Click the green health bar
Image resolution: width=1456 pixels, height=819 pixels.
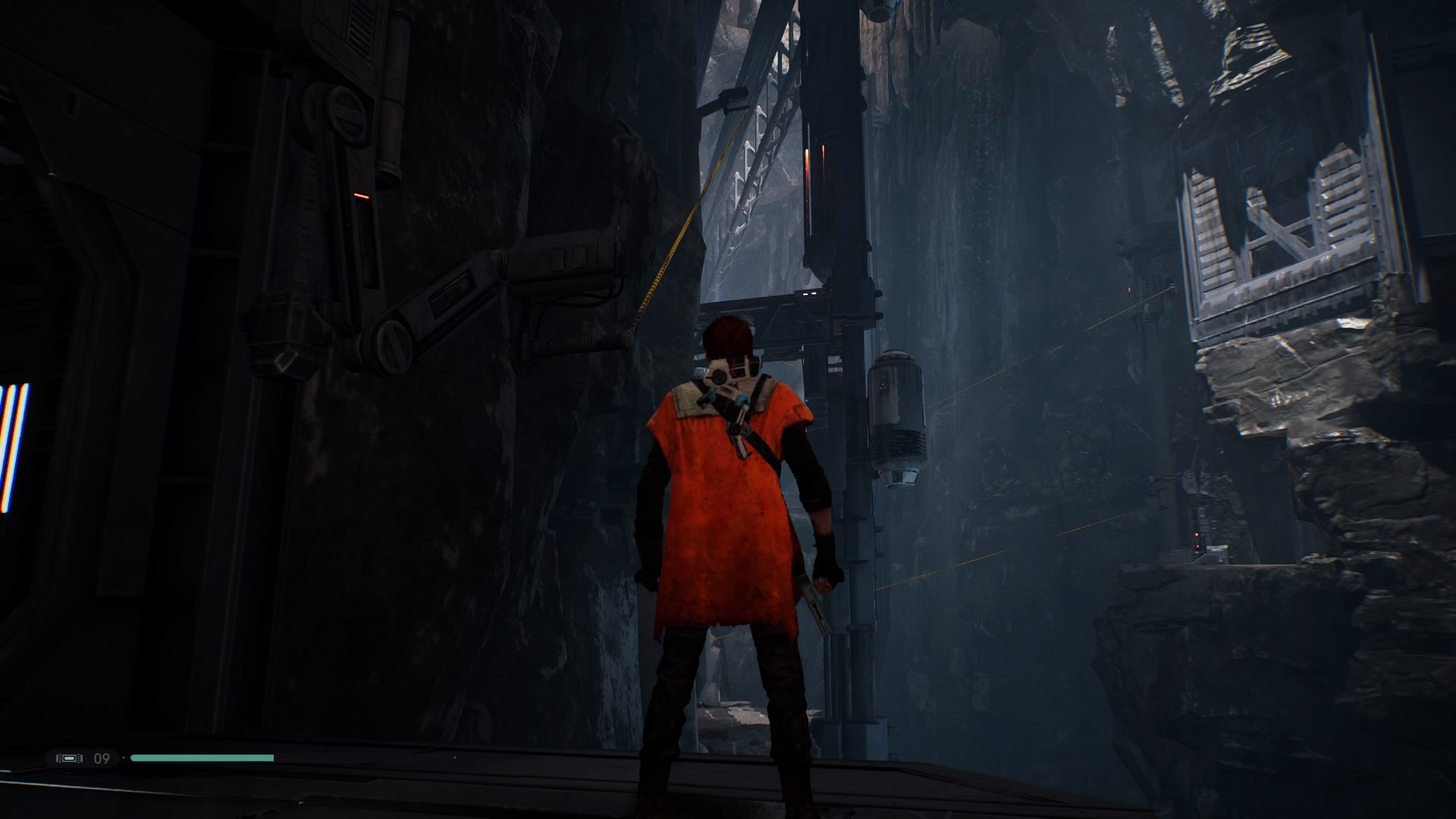[x=201, y=758]
